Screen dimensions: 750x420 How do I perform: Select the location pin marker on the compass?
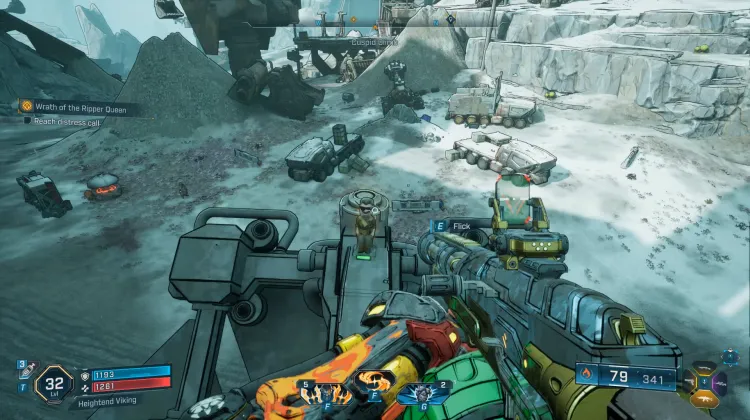(449, 18)
